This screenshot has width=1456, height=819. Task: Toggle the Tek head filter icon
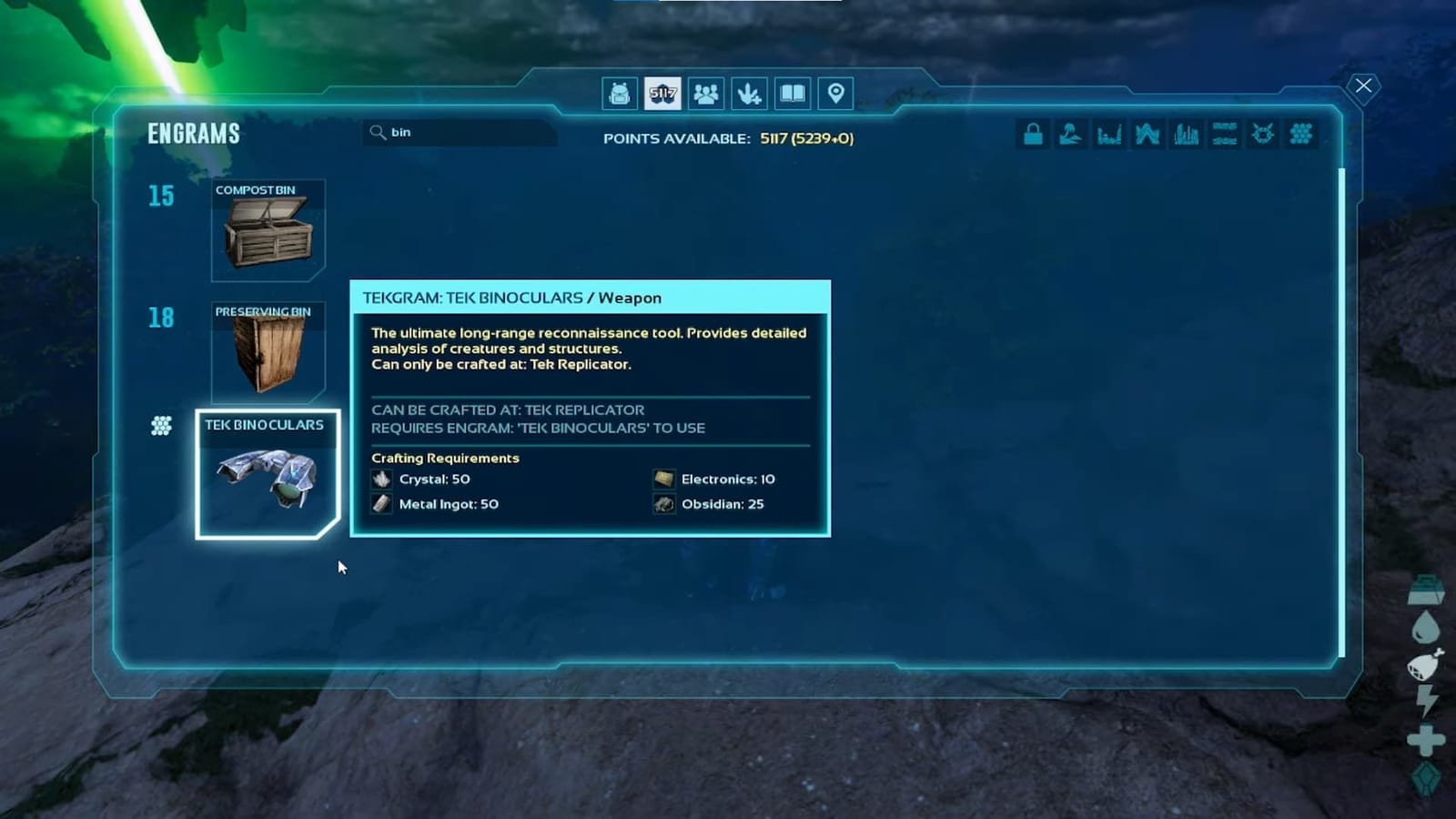[x=1262, y=134]
